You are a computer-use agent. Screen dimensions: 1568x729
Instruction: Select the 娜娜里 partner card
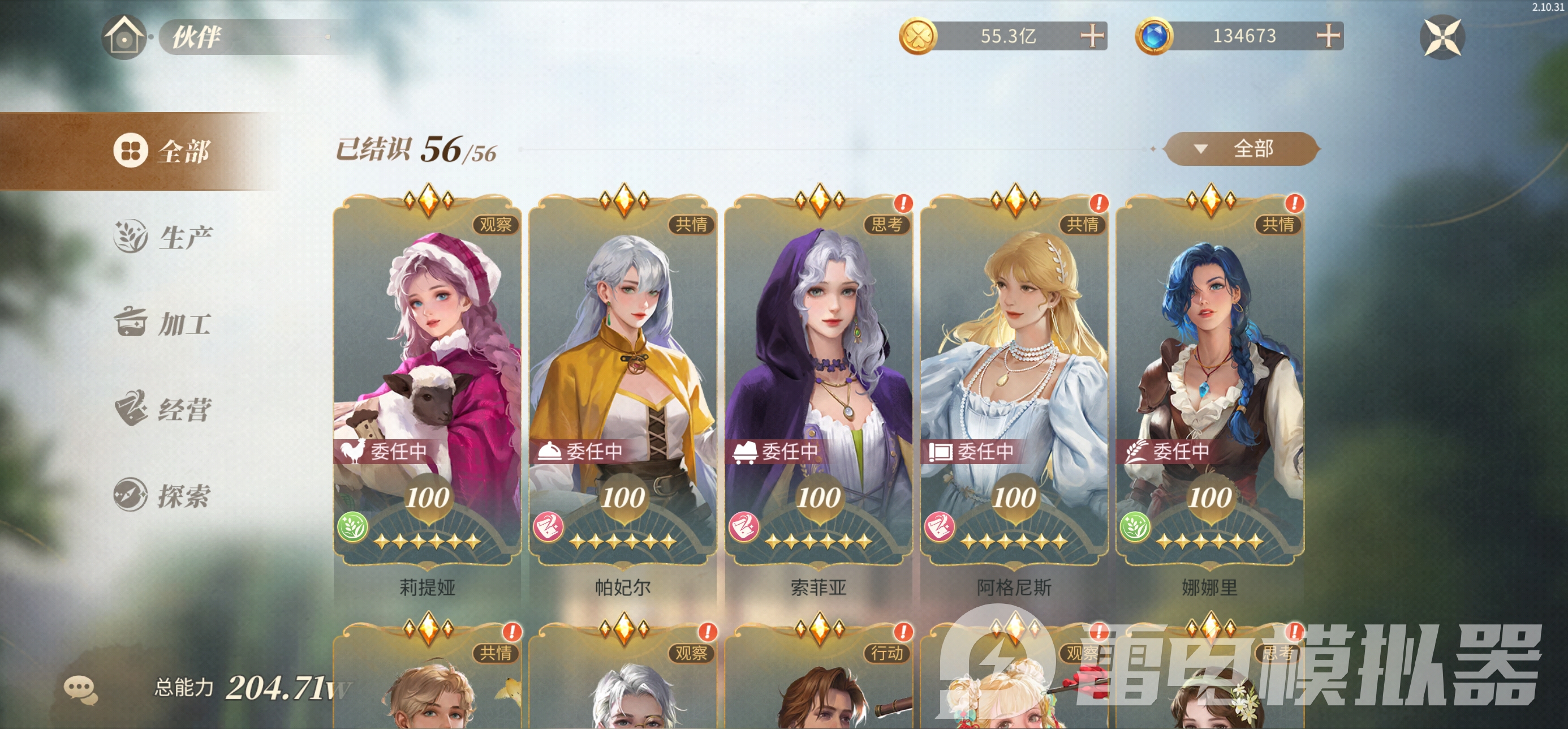1210,378
